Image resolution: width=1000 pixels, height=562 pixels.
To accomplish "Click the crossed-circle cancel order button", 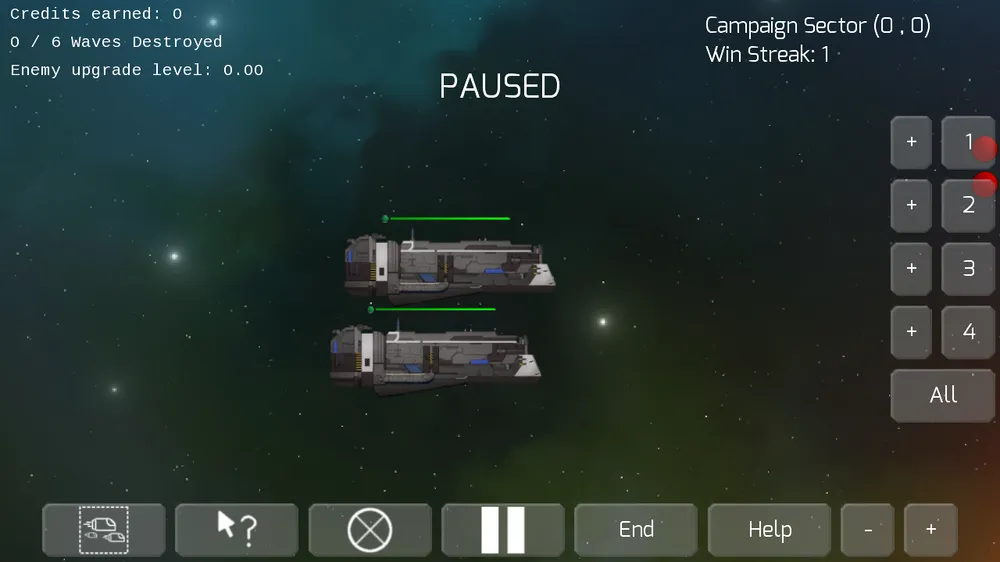I will point(370,530).
